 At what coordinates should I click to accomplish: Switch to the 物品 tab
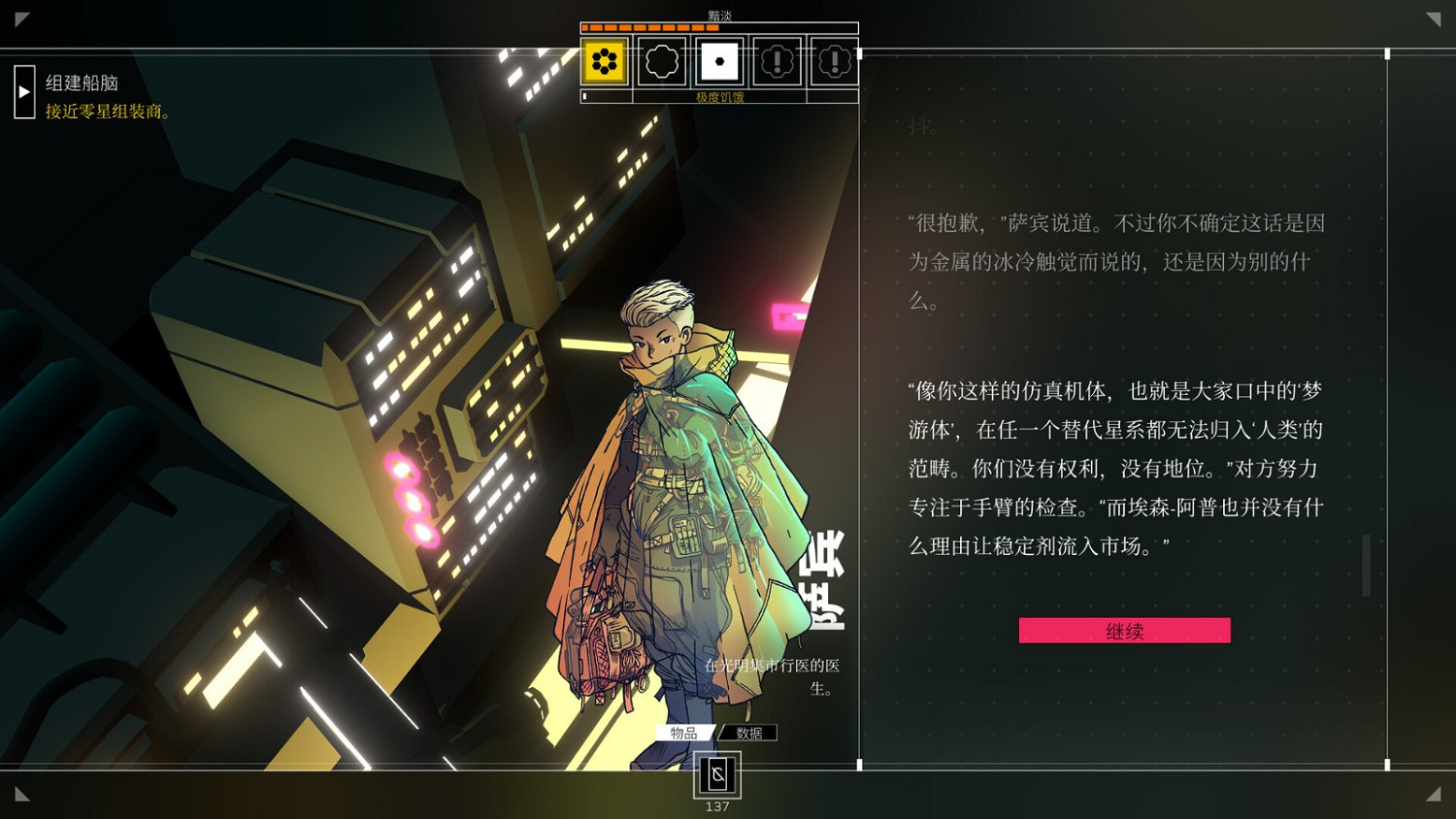click(x=685, y=733)
